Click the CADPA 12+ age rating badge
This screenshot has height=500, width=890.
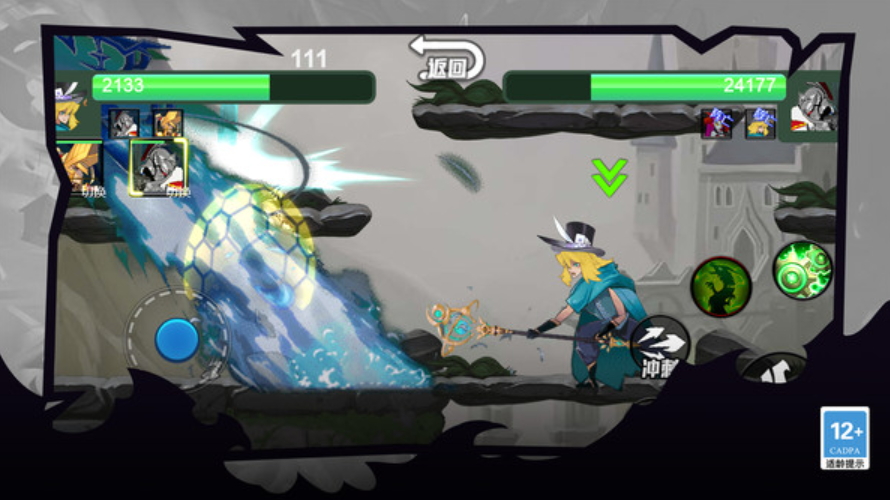pos(844,438)
